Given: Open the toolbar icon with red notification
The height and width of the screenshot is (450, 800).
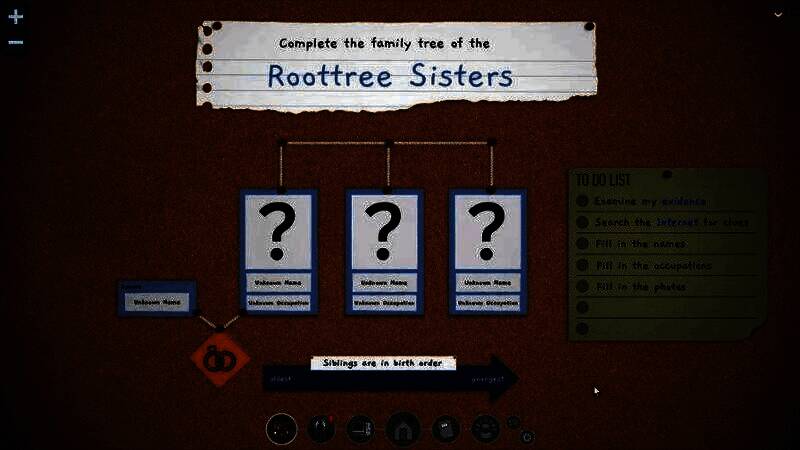Looking at the screenshot, I should point(321,429).
